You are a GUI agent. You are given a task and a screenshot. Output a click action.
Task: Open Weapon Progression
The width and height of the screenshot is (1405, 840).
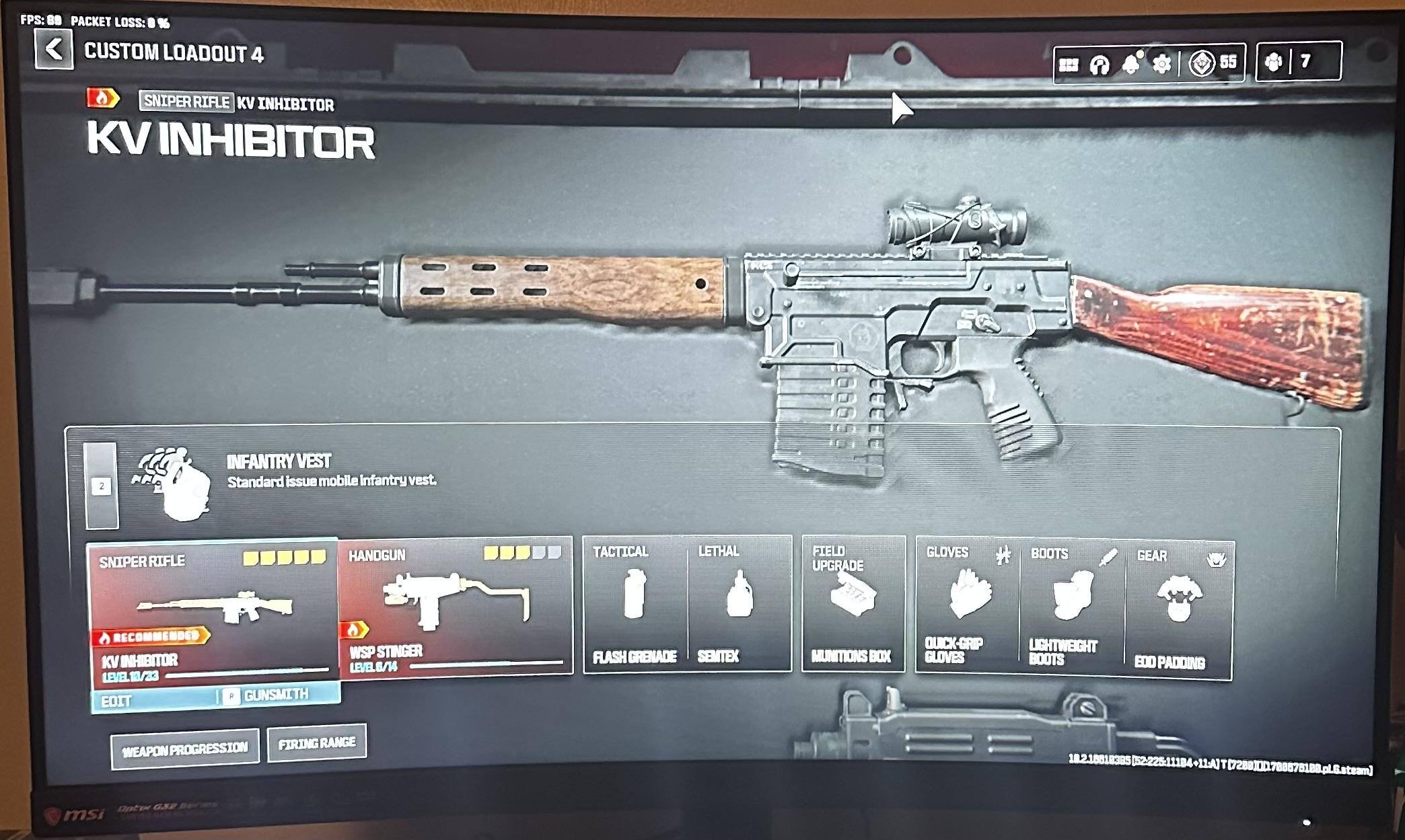tap(185, 749)
